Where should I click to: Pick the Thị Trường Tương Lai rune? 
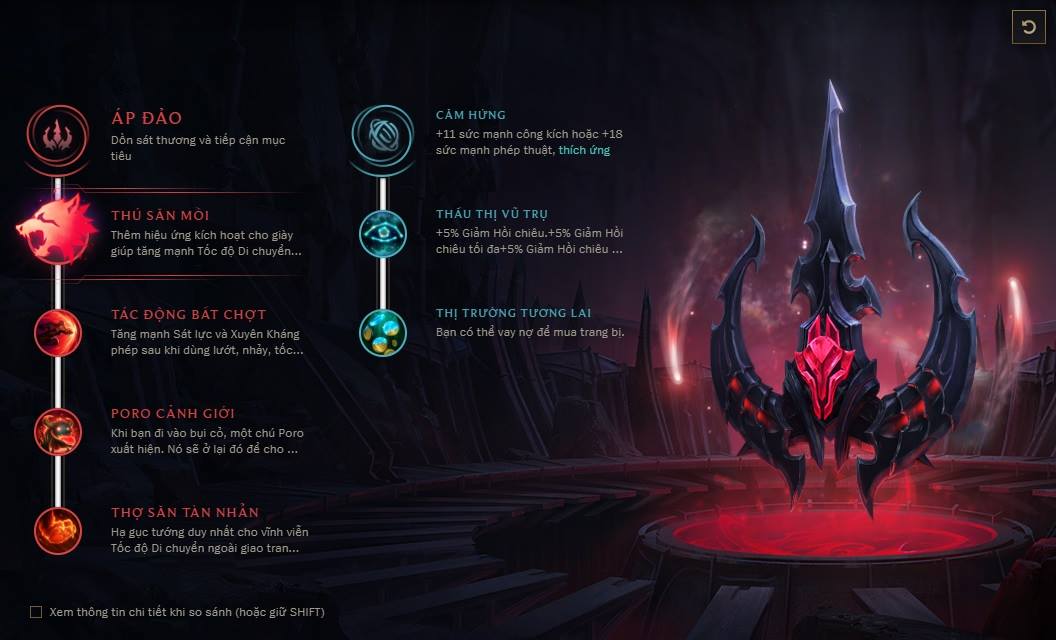(383, 332)
